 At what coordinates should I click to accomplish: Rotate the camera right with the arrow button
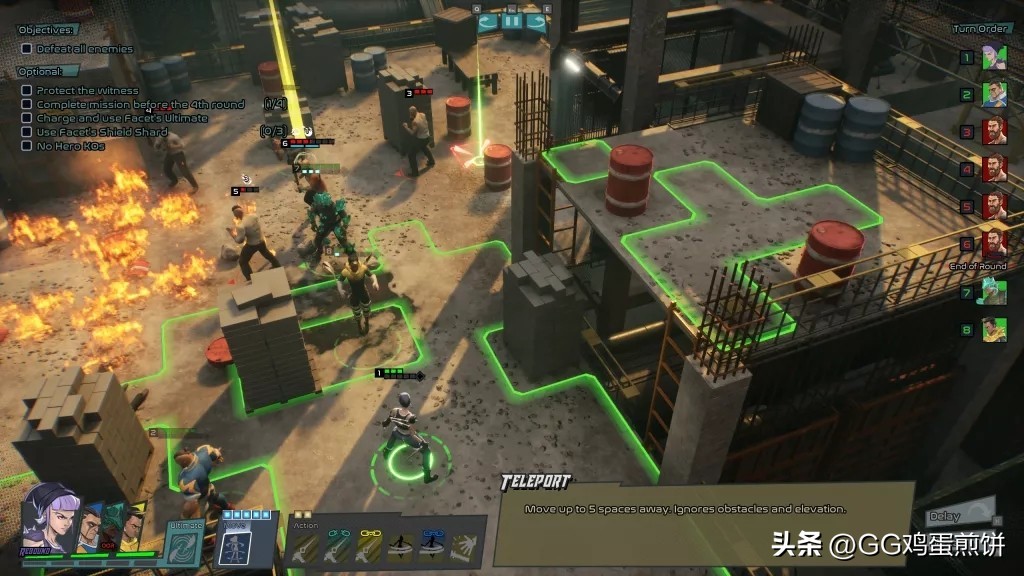coord(536,21)
